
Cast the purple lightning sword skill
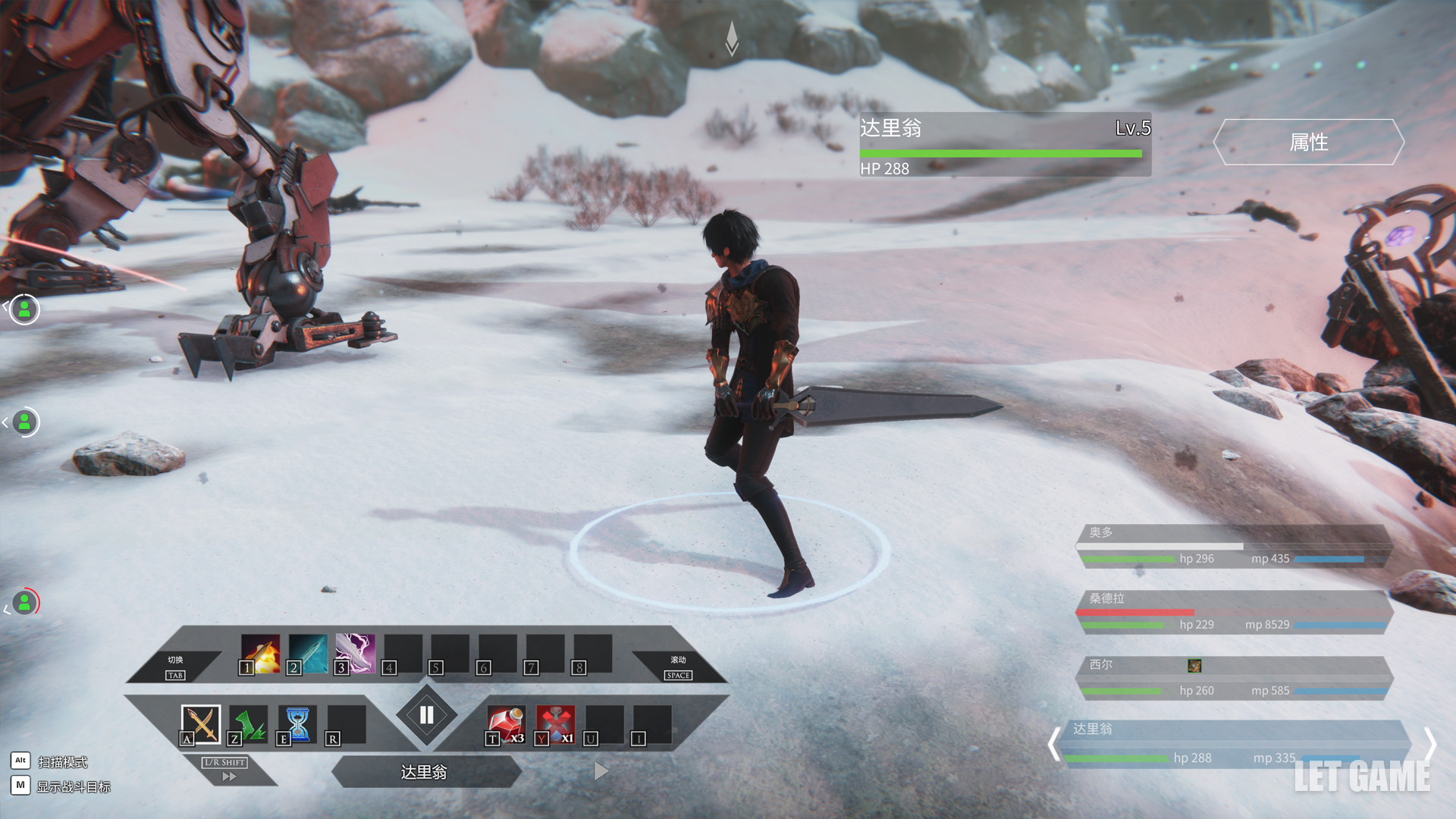pyautogui.click(x=355, y=654)
